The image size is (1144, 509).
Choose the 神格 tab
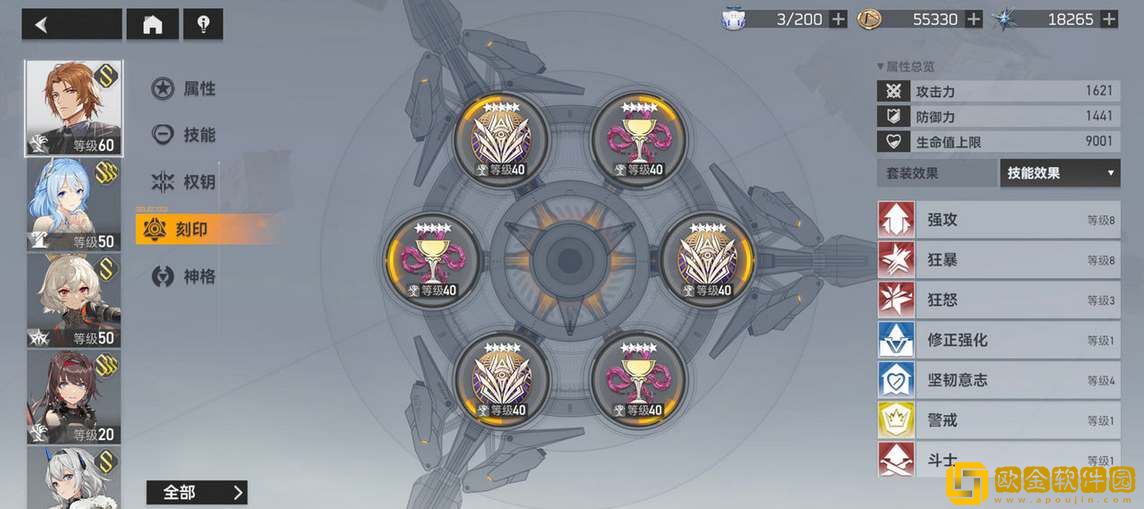[x=196, y=276]
